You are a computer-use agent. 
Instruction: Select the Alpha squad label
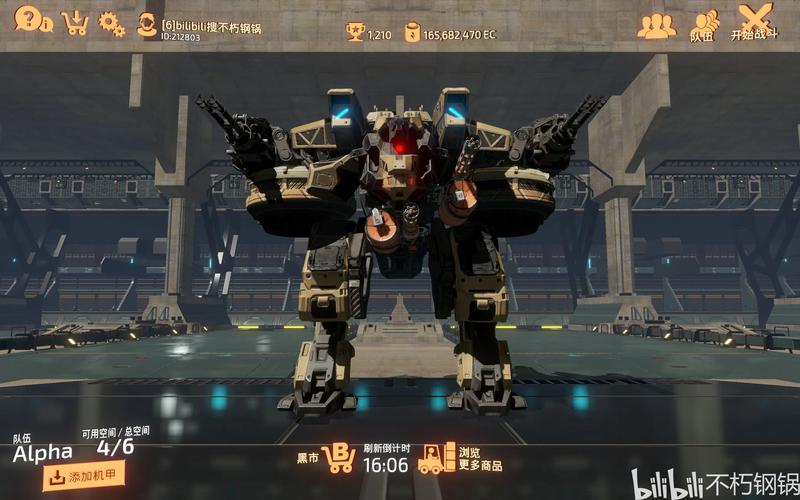[43, 453]
